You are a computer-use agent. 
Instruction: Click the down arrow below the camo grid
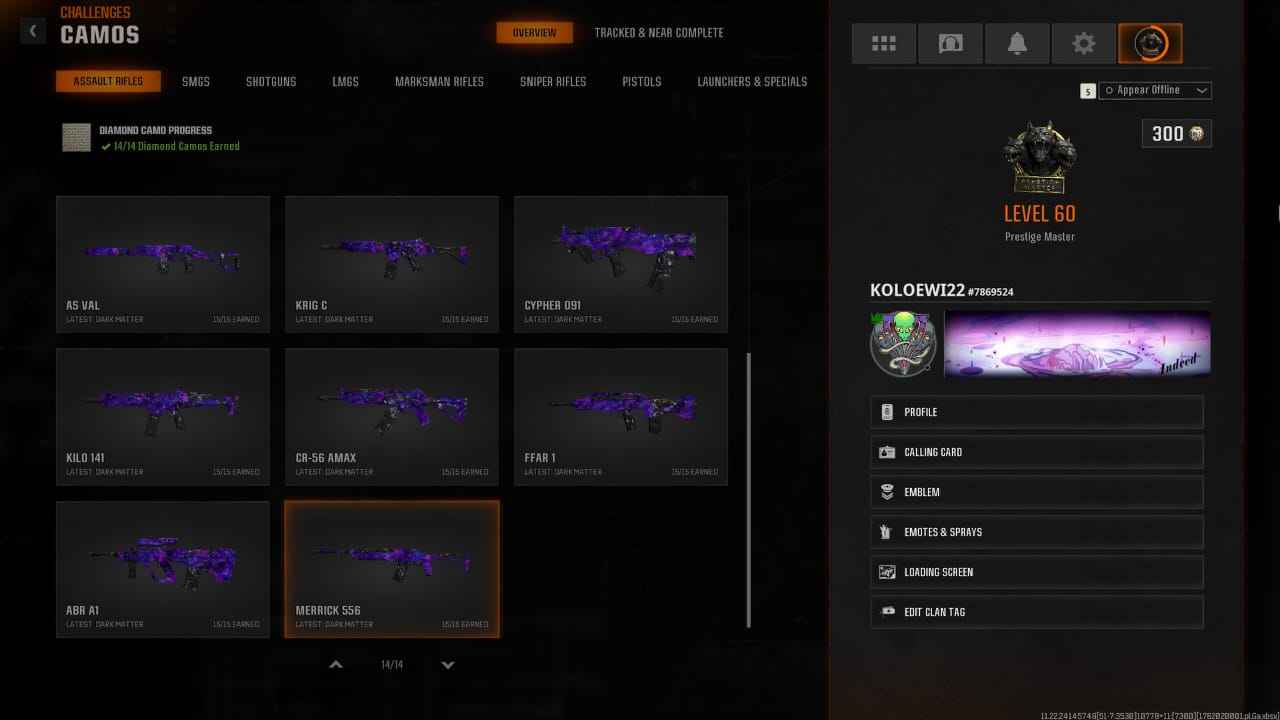pos(448,664)
